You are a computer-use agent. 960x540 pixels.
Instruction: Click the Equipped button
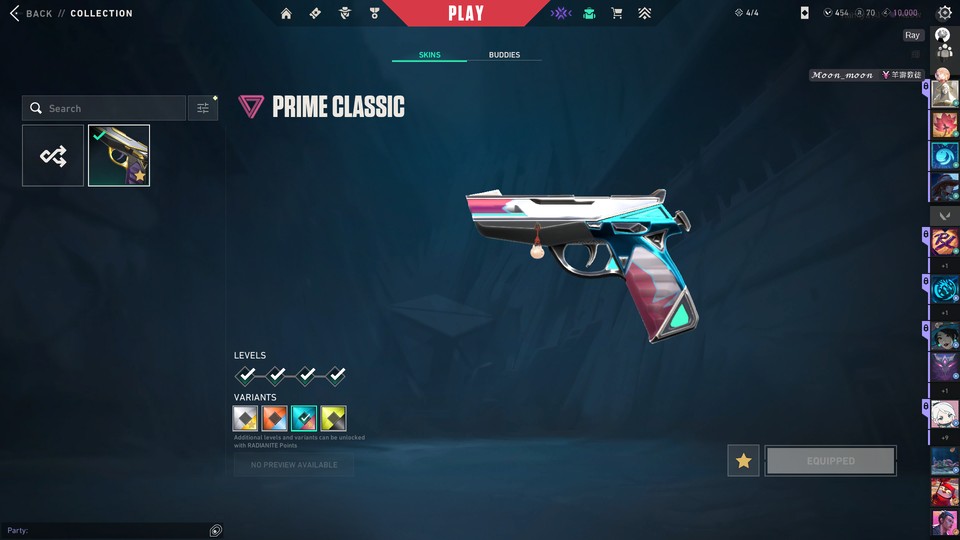[x=830, y=461]
